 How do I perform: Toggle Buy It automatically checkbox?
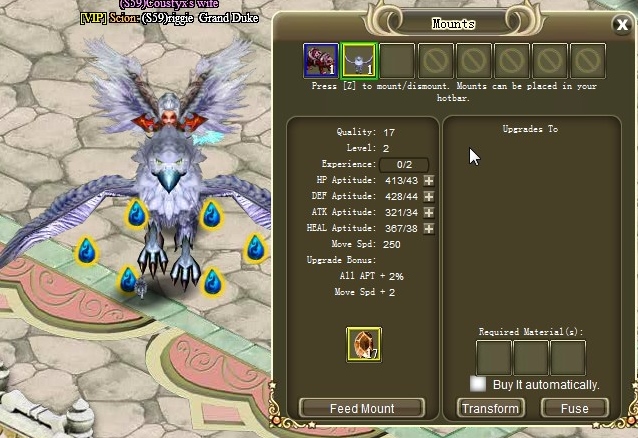(479, 384)
